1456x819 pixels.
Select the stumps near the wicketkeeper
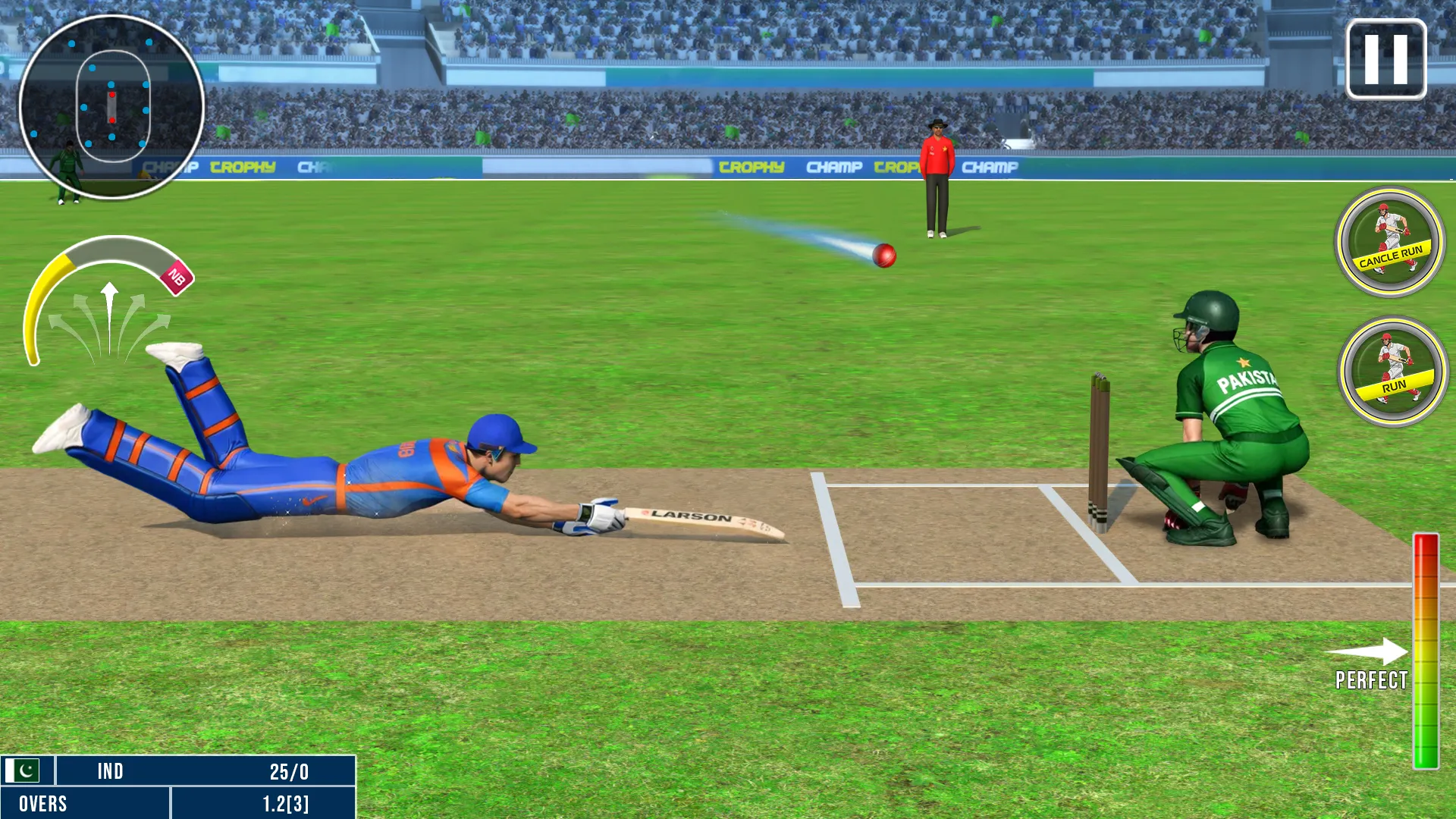(1097, 447)
